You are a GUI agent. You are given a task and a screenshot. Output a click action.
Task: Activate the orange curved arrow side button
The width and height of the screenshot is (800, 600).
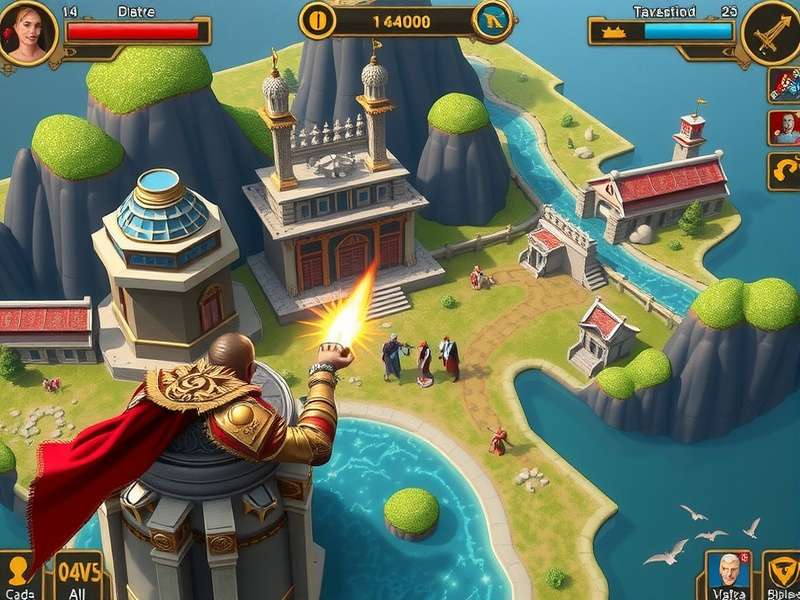pos(784,171)
